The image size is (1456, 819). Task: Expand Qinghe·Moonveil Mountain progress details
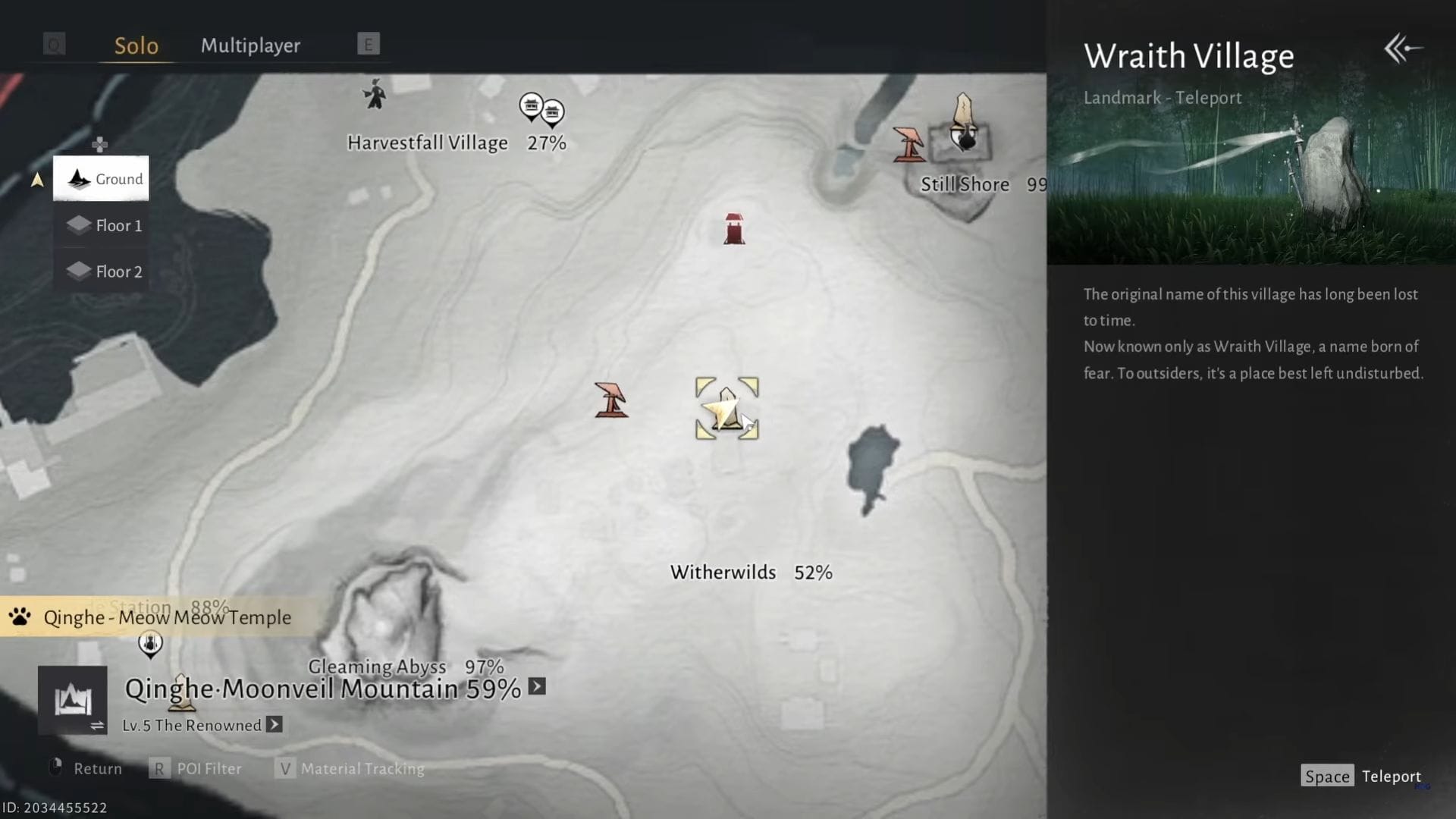[x=535, y=687]
